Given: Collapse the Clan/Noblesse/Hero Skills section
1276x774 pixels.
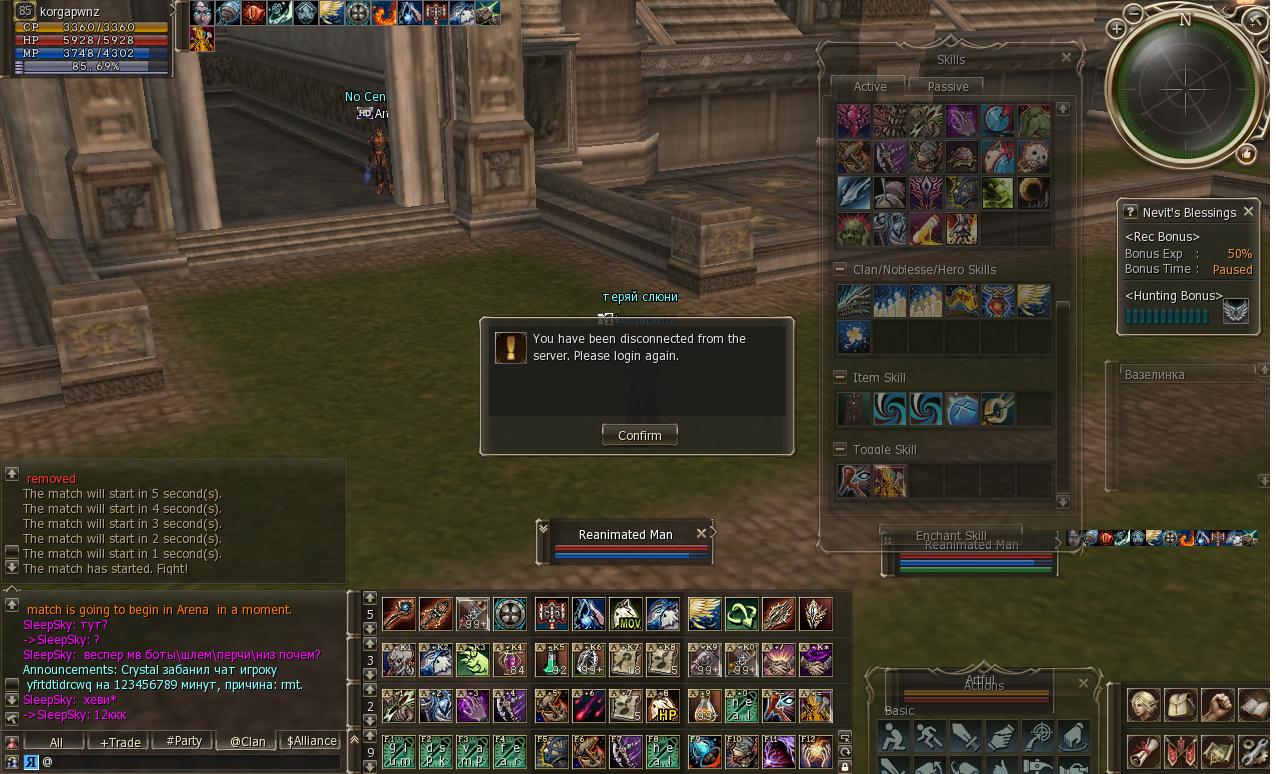Looking at the screenshot, I should click(840, 269).
